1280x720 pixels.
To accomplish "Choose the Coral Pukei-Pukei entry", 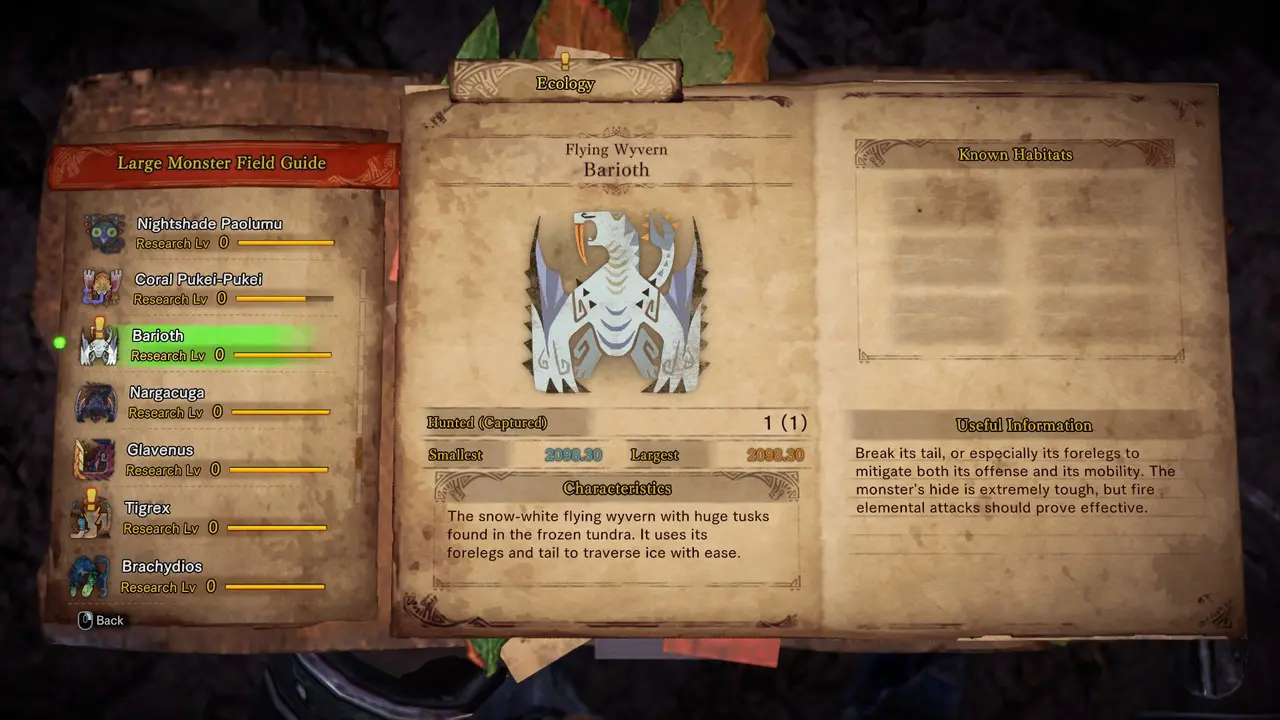I will 199,288.
